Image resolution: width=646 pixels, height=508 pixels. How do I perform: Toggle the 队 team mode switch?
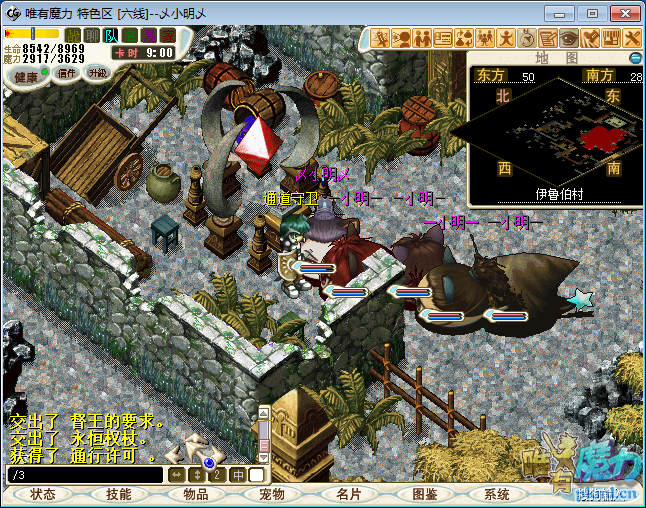[x=112, y=35]
